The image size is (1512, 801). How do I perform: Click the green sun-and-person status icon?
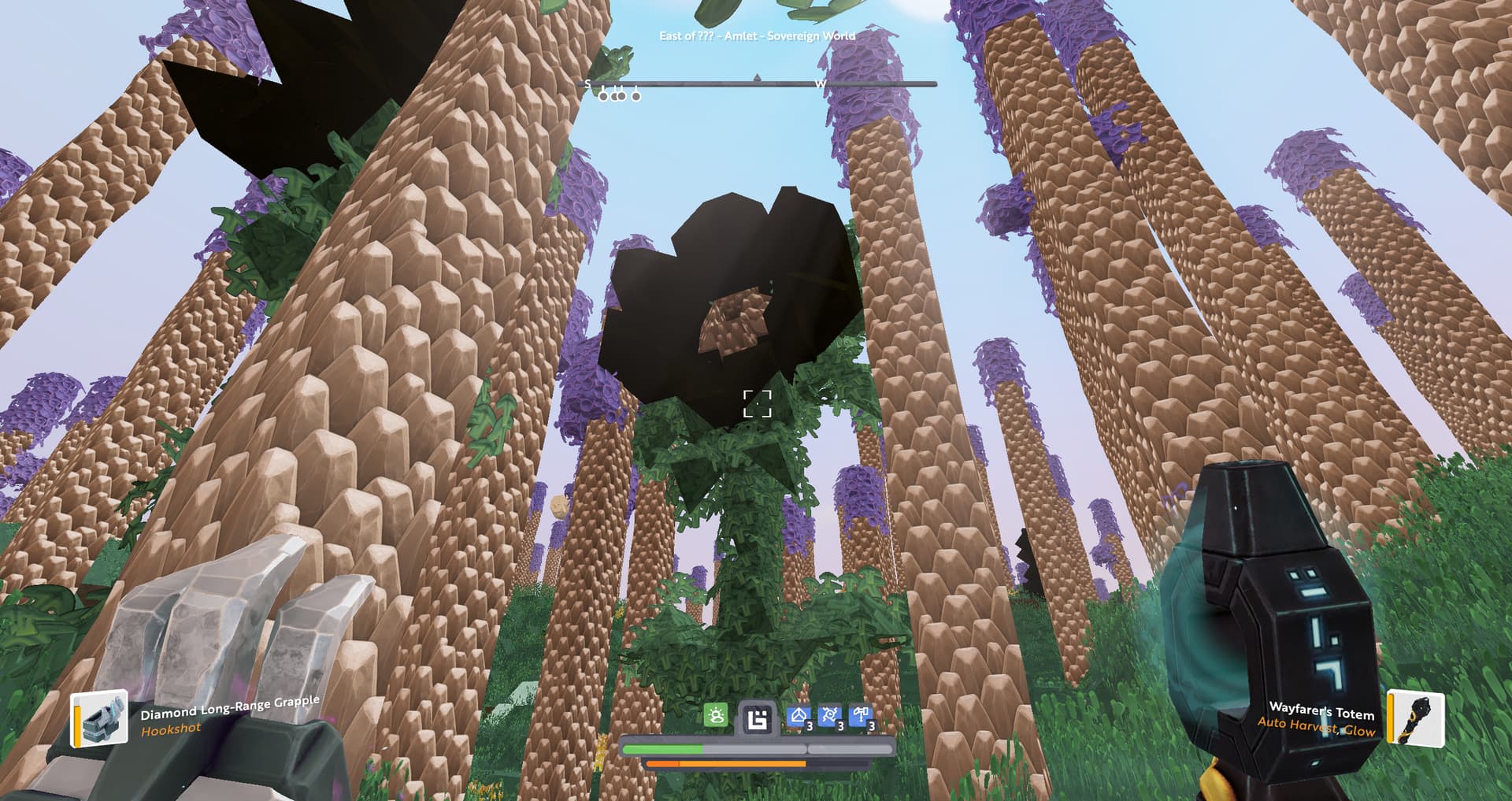[716, 716]
